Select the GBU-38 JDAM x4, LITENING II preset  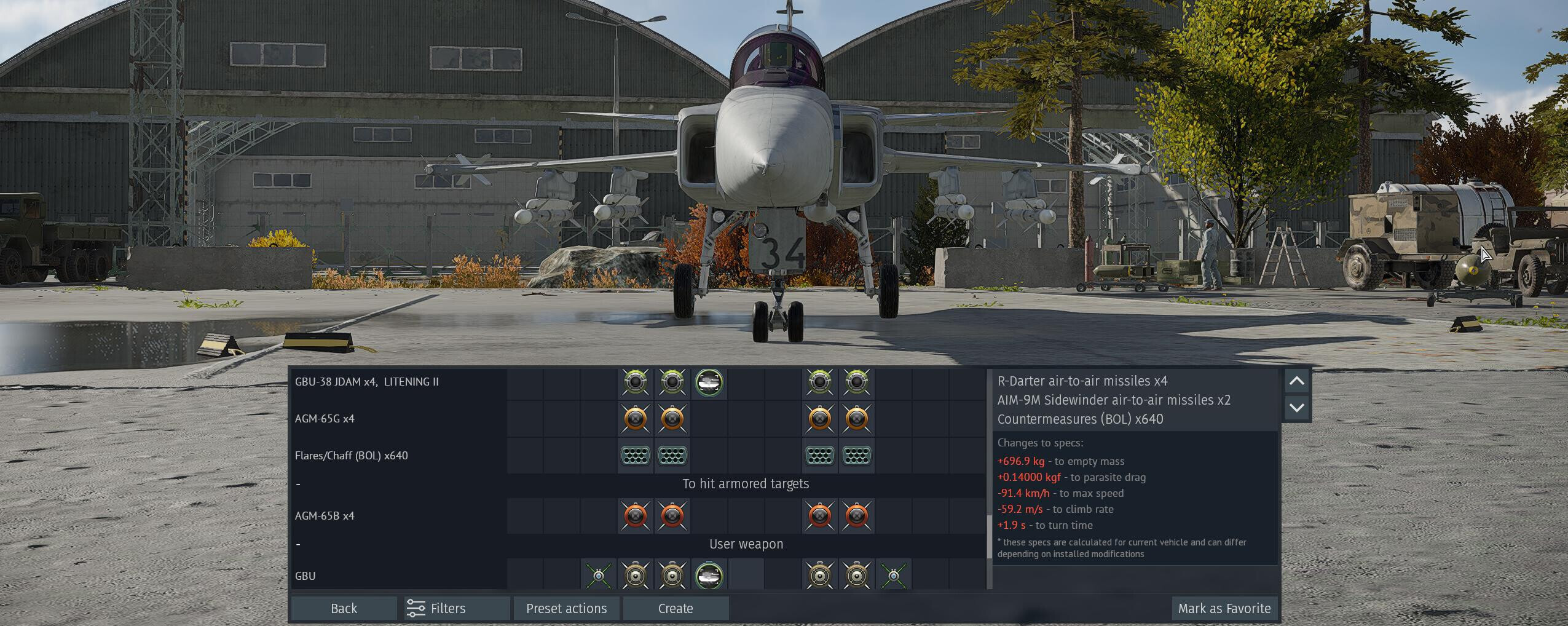point(367,382)
